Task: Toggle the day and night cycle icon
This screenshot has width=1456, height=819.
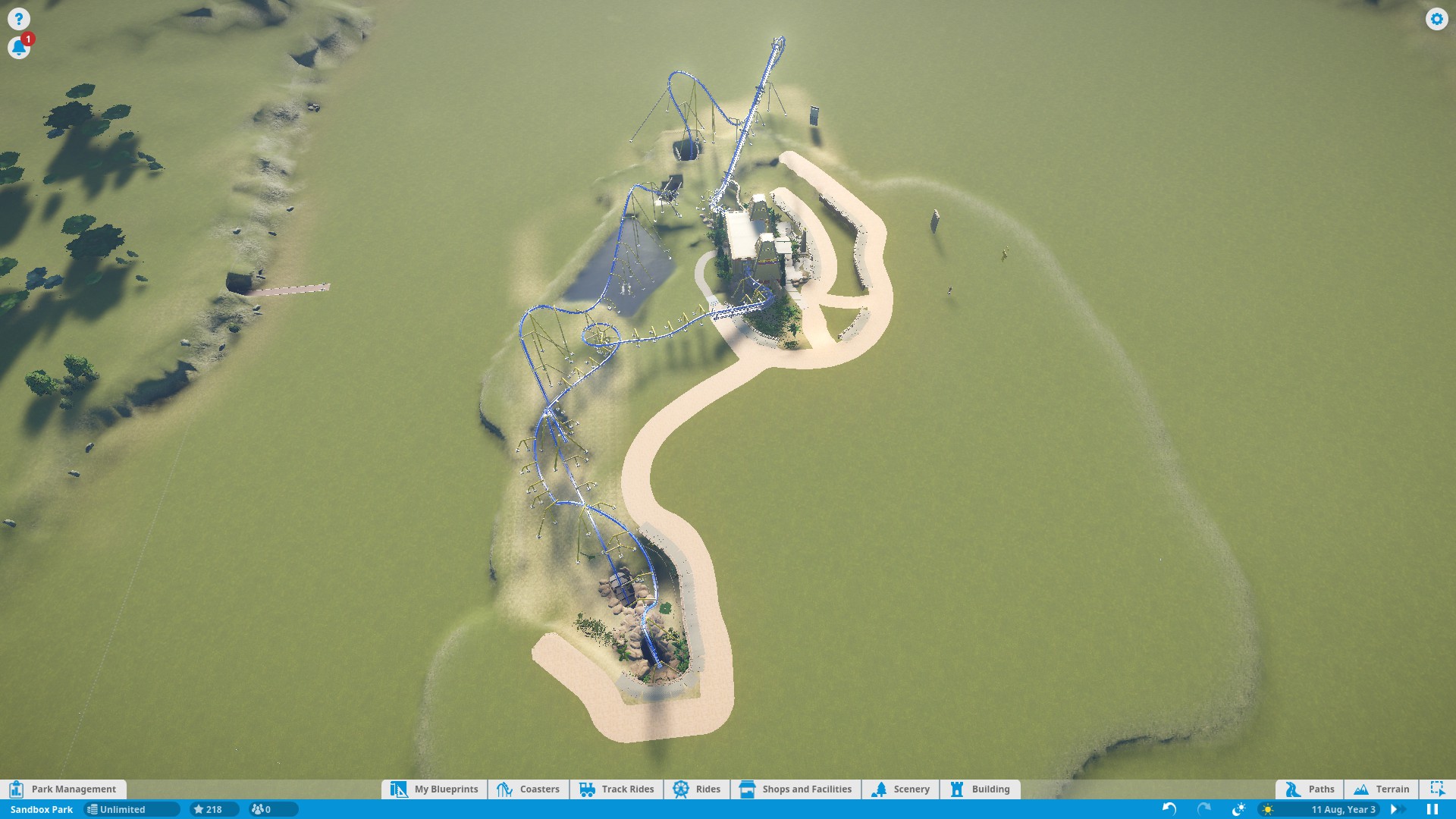Action: tap(1238, 809)
